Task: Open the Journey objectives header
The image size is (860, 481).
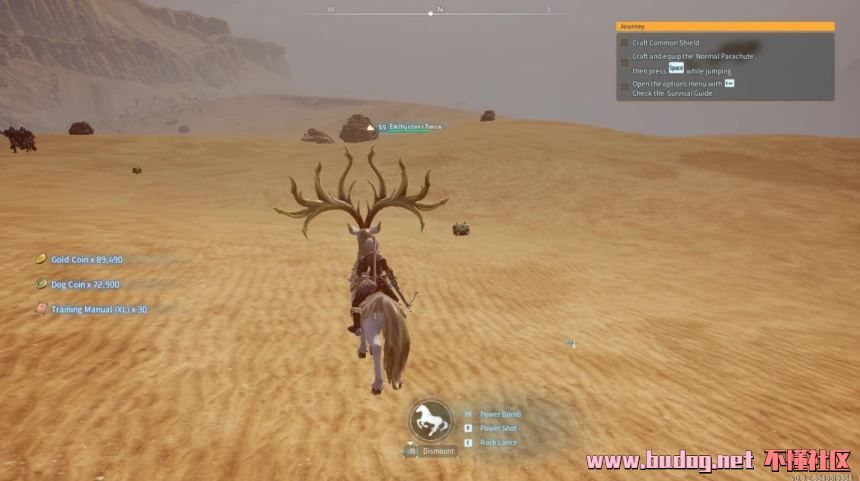Action: (725, 27)
